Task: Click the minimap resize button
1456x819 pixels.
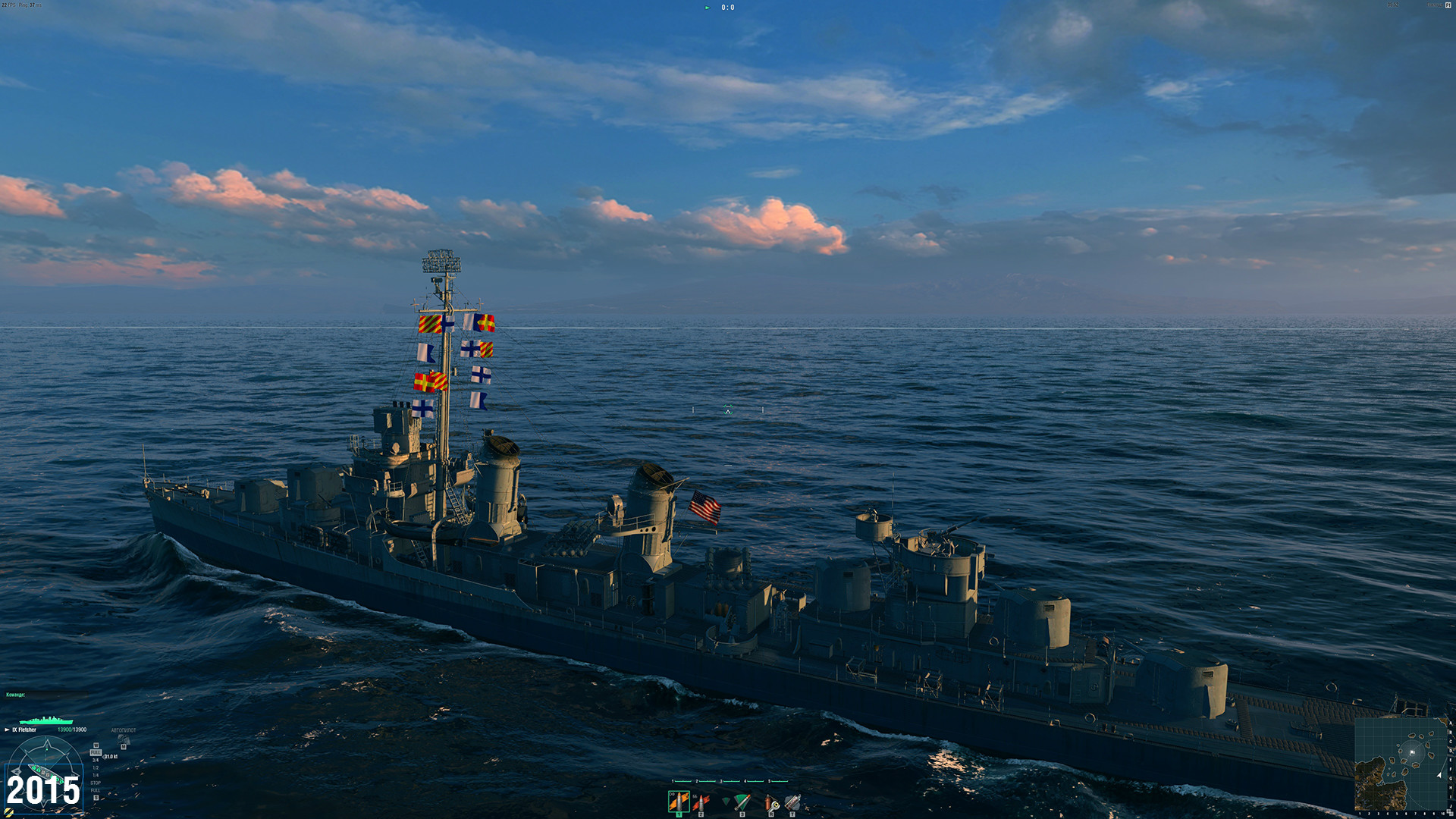Action: coord(1450,812)
